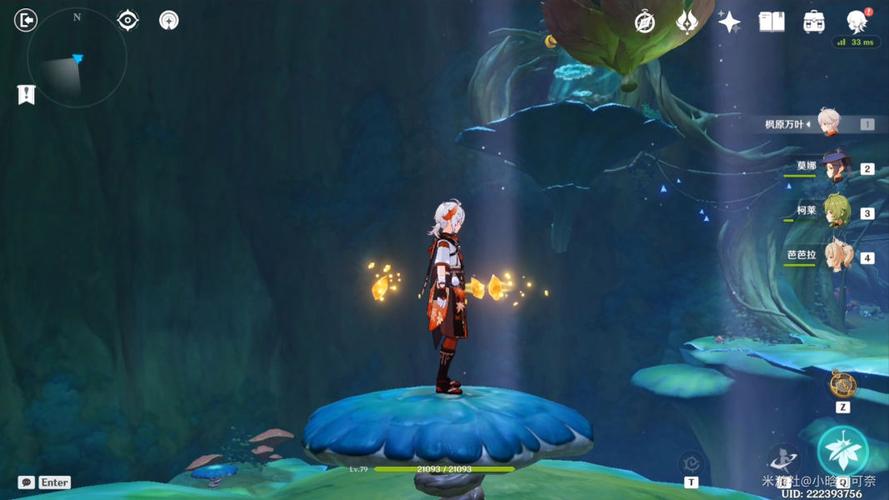Activate the maple leaf elemental burst
Viewport: 889px width, 500px height.
842,450
